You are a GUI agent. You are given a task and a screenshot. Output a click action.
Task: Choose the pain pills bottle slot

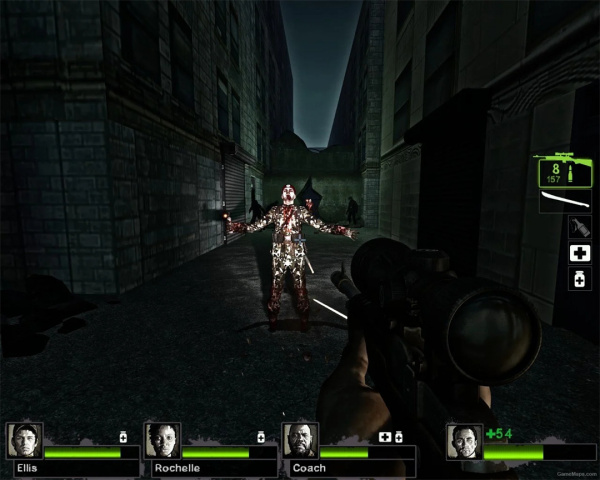[x=578, y=280]
